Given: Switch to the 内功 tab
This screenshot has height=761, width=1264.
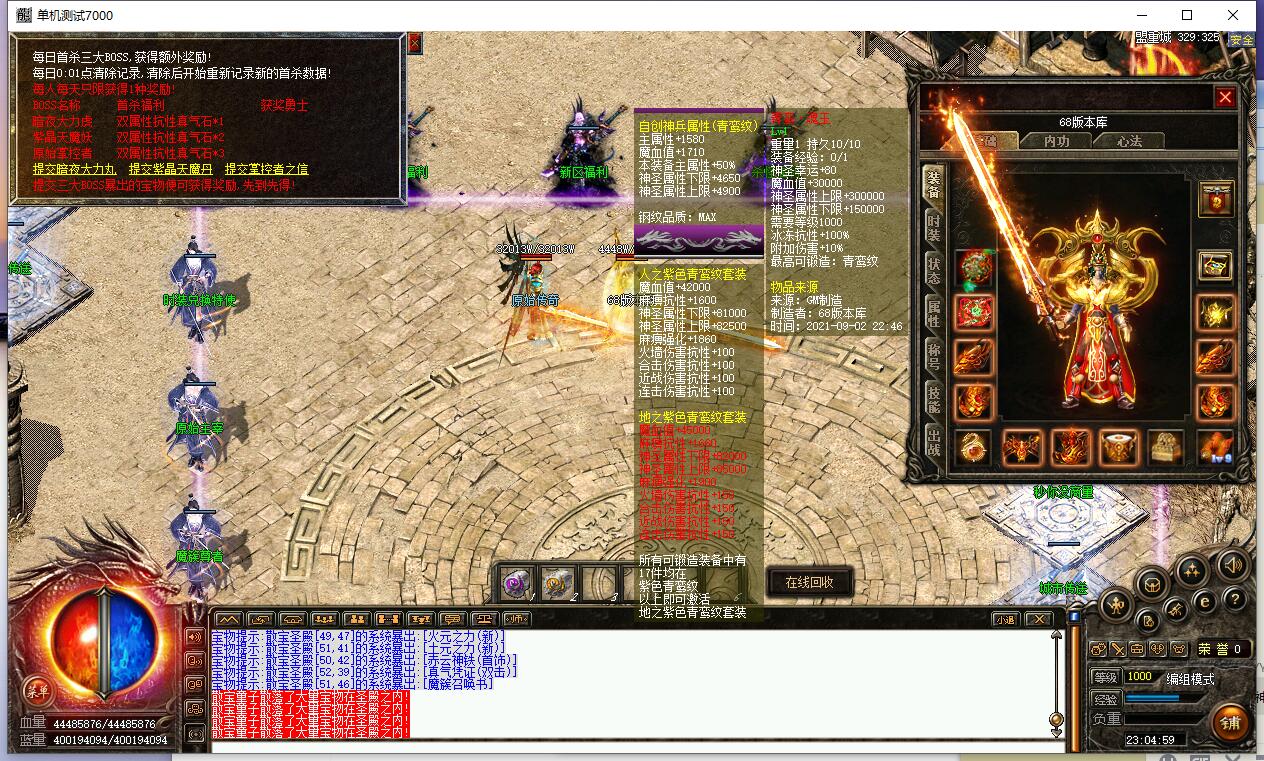Looking at the screenshot, I should click(1056, 141).
